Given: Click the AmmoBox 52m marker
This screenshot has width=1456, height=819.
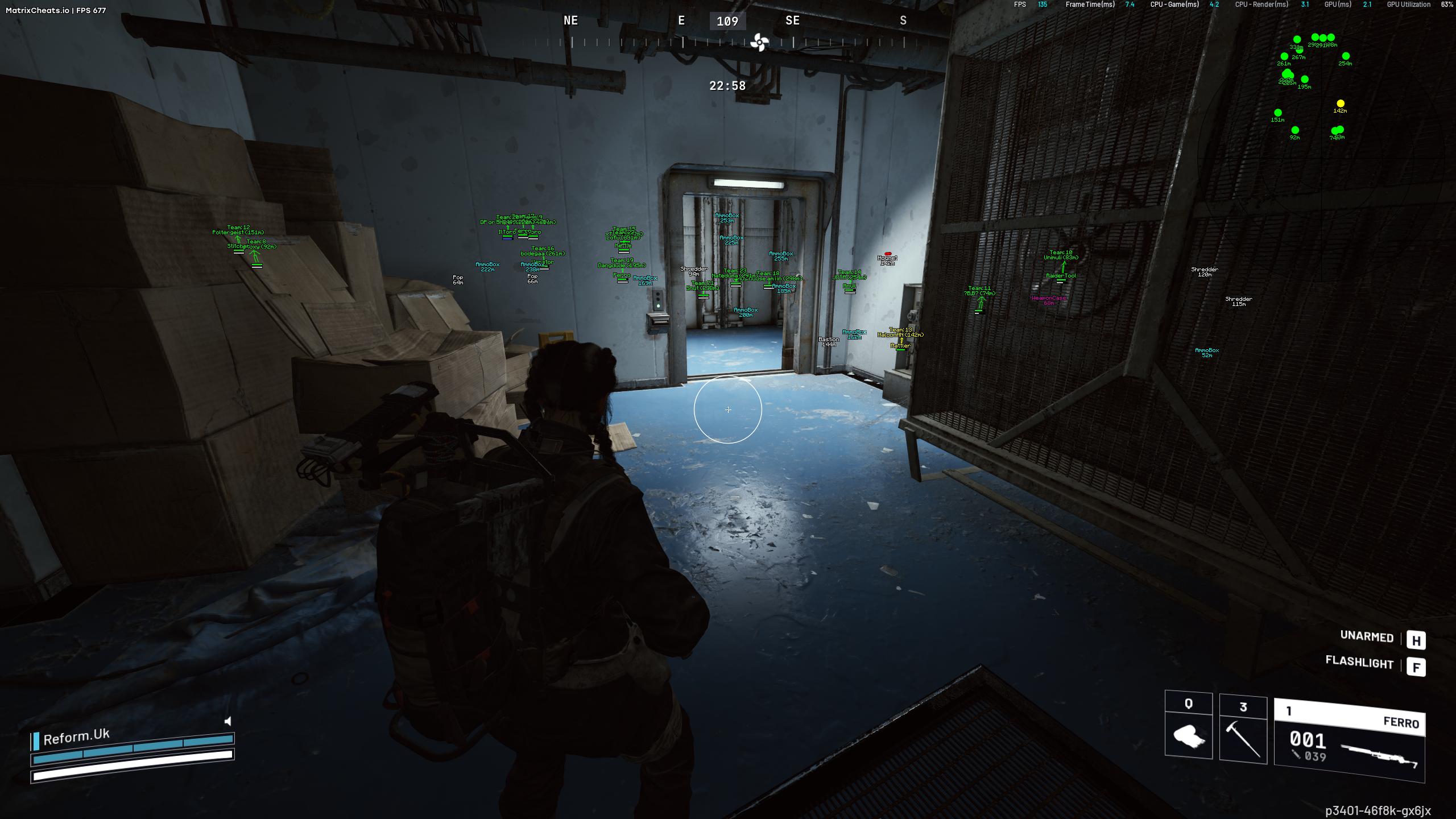Looking at the screenshot, I should [1207, 353].
